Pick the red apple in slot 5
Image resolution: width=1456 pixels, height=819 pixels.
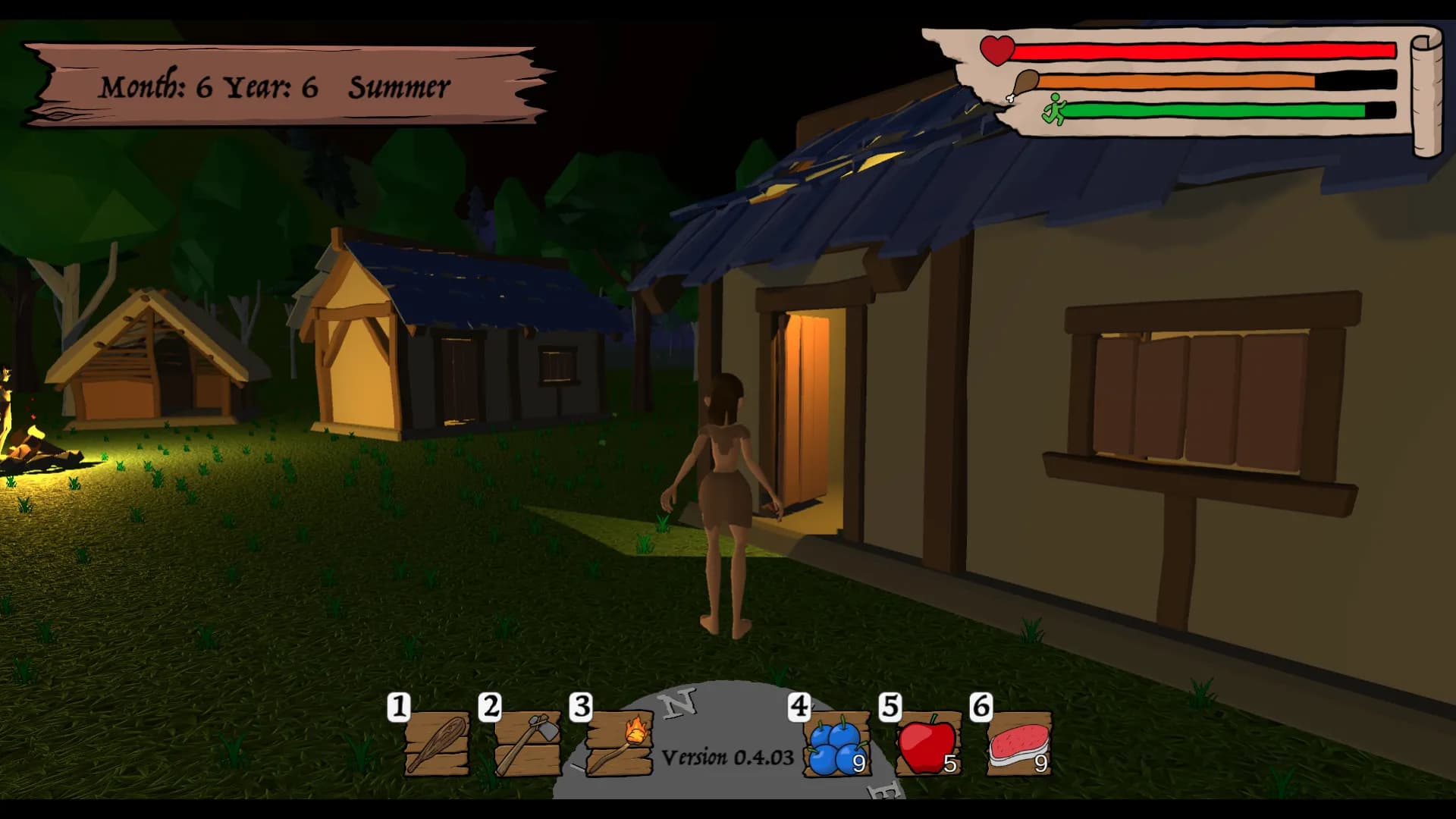pos(927,747)
